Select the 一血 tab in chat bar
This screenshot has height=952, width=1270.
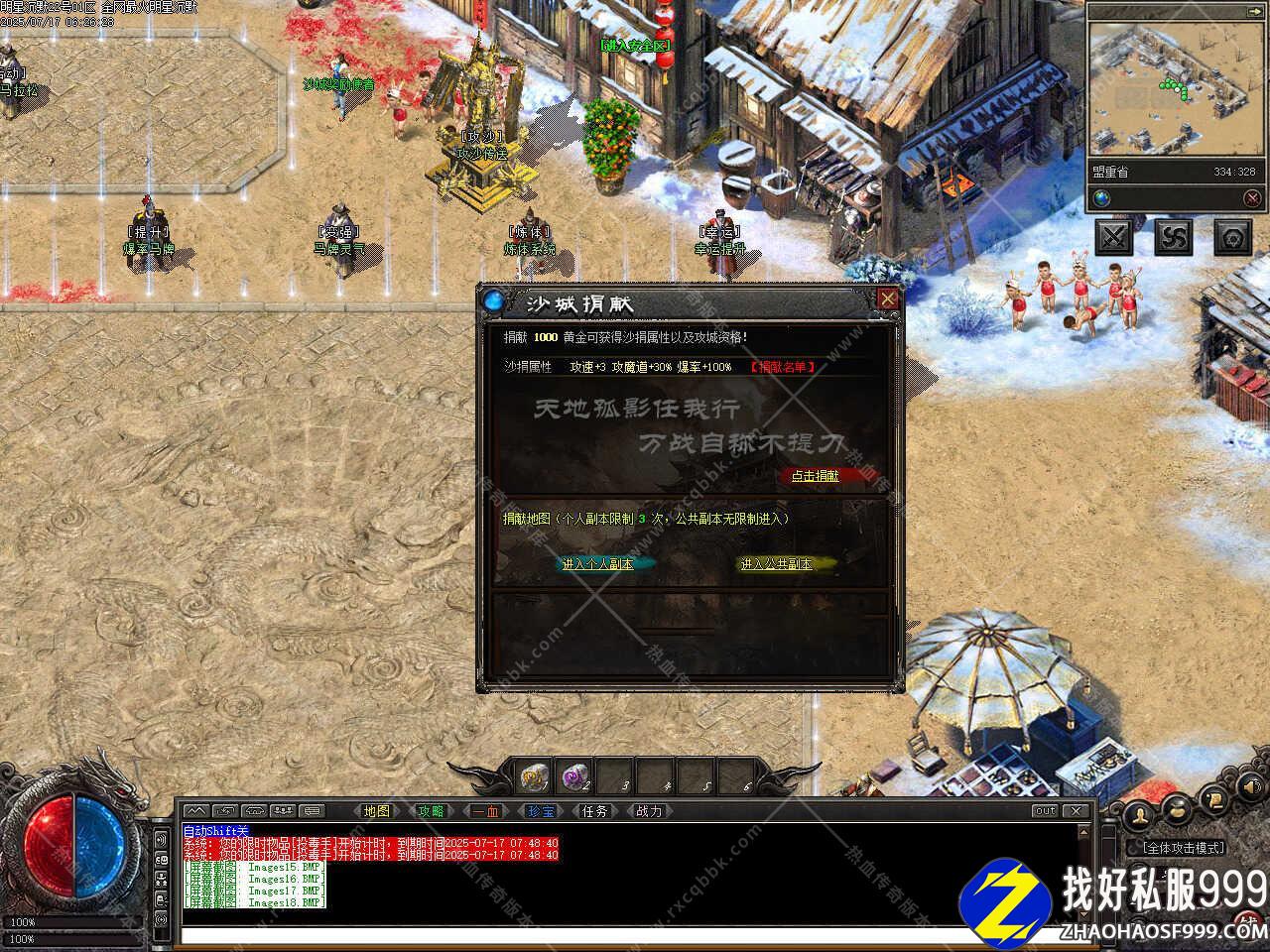486,811
